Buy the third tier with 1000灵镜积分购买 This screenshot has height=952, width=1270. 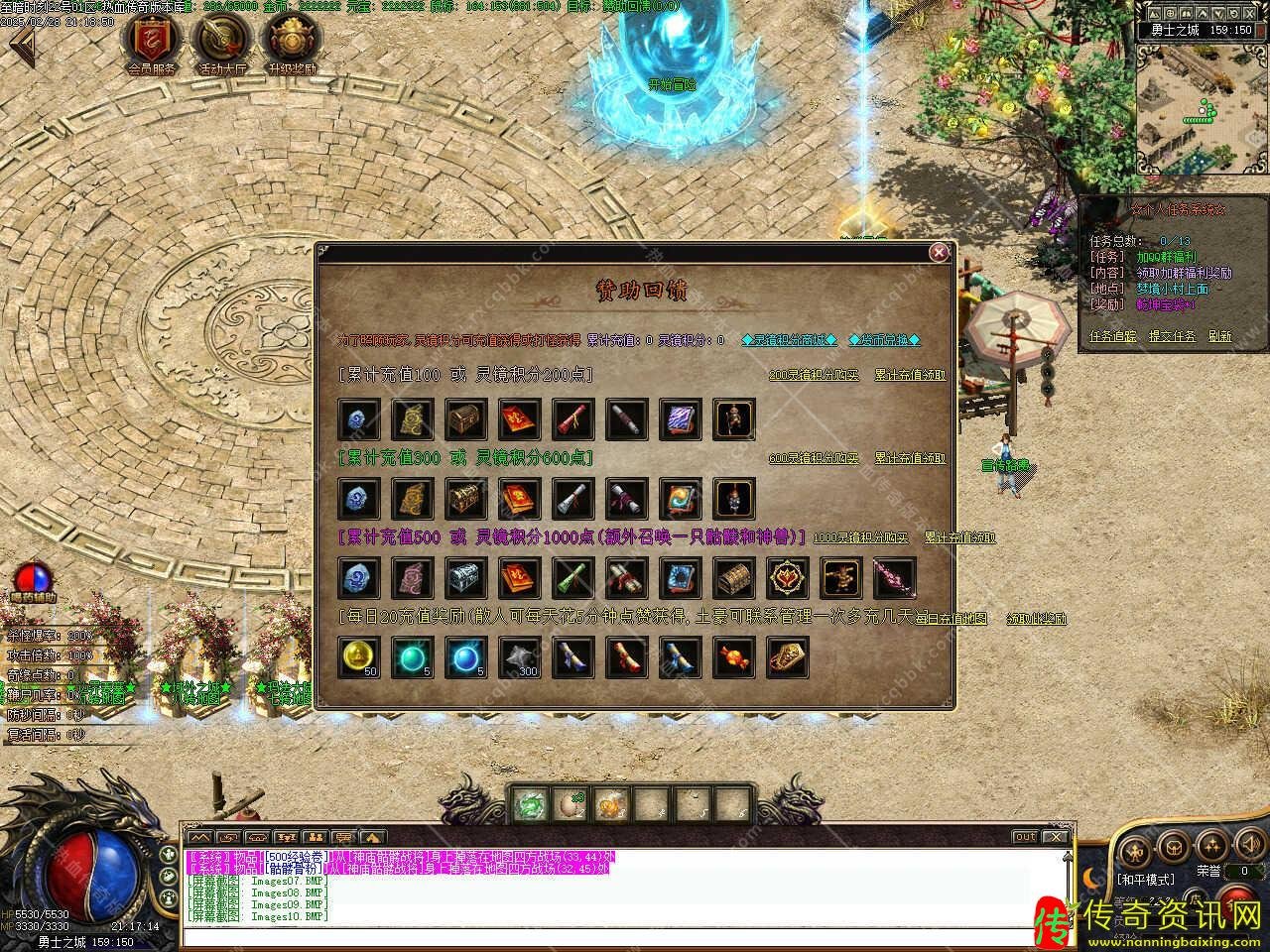pyautogui.click(x=860, y=537)
